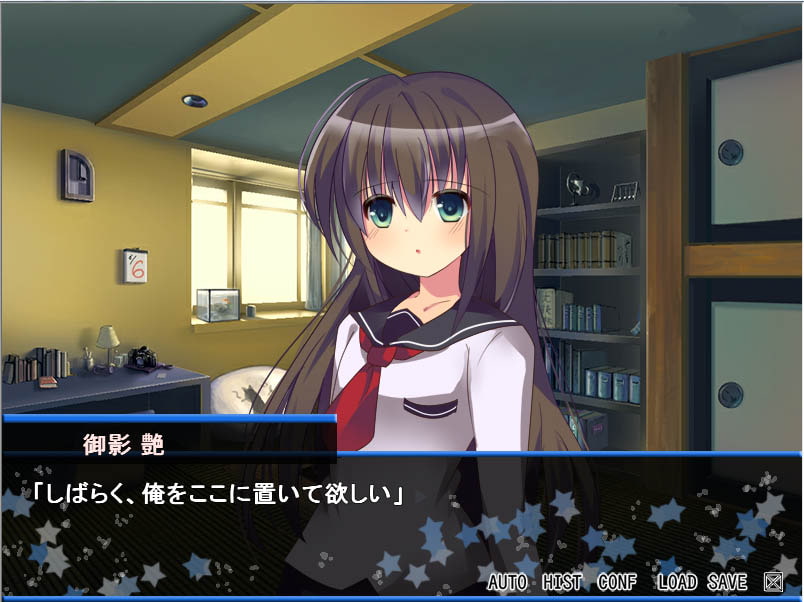Open the HIST backlog
Screen dimensions: 804x602
(563, 581)
